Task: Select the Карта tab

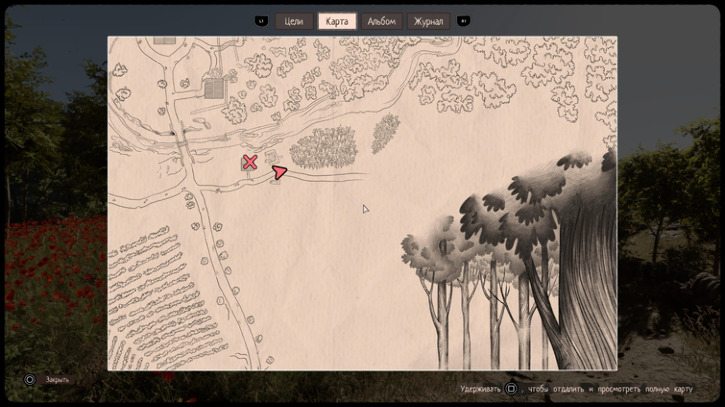Action: pyautogui.click(x=337, y=21)
